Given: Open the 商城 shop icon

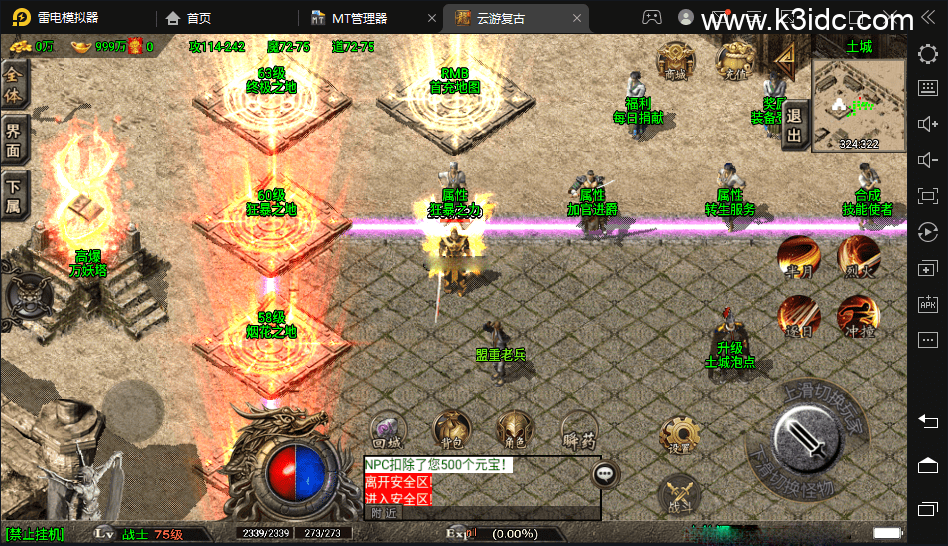Looking at the screenshot, I should (675, 61).
